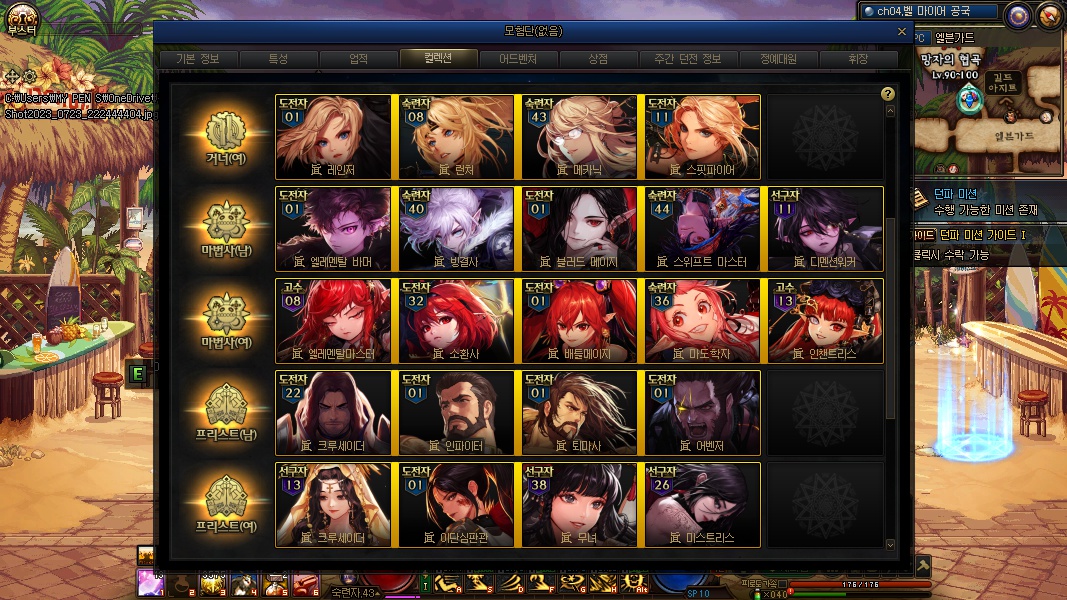Open the 특성 tab
Screen dimensions: 1067x600
pyautogui.click(x=278, y=59)
